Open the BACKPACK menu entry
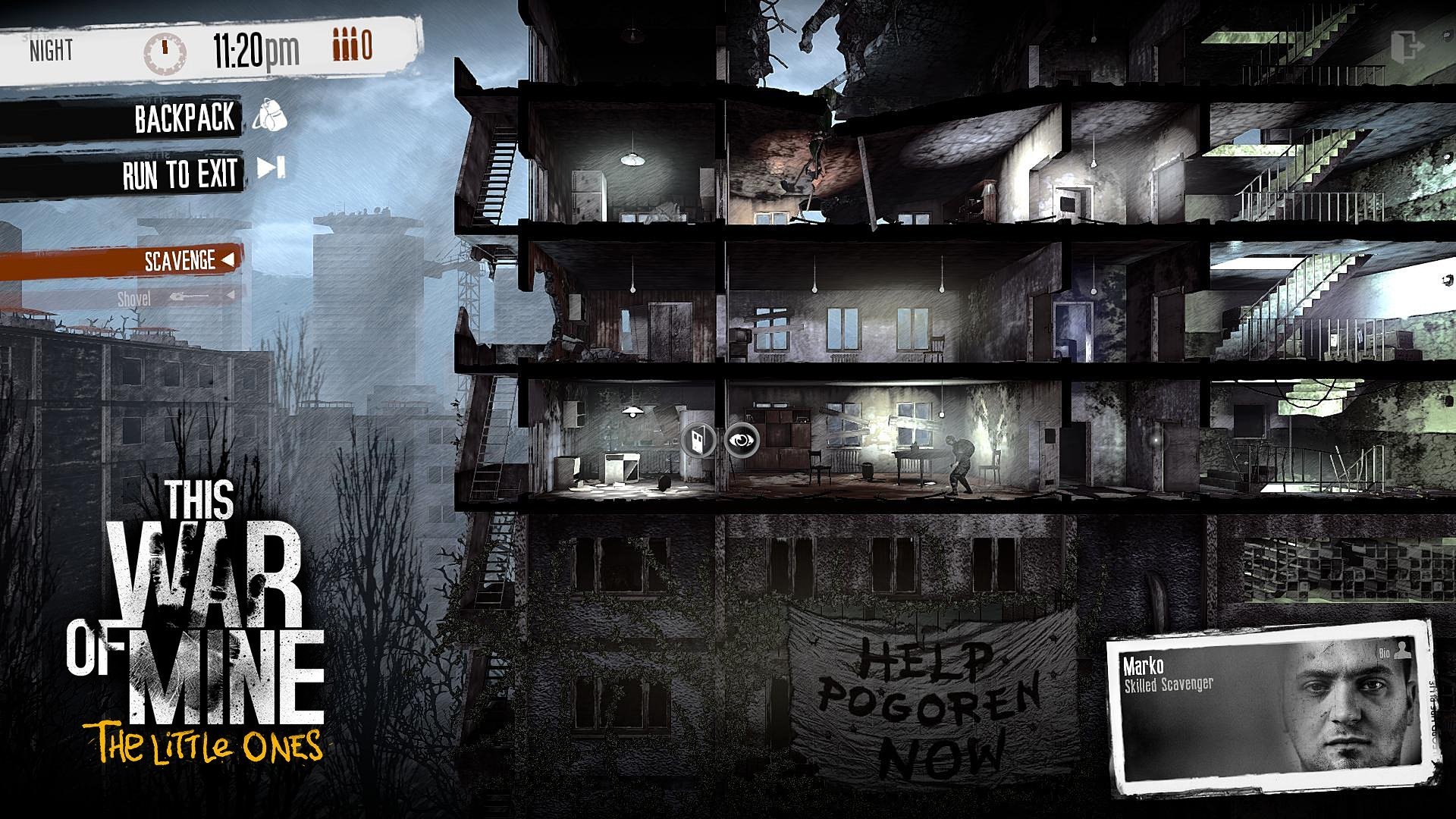 (x=184, y=119)
